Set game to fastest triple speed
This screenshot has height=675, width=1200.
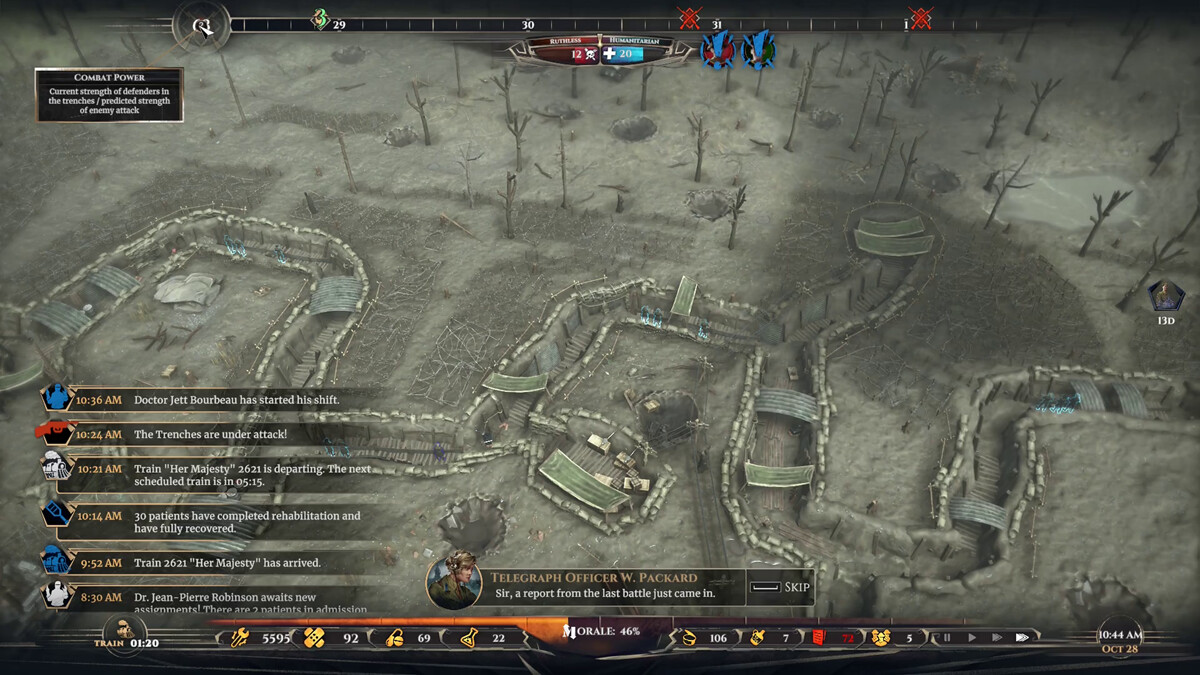[1022, 637]
